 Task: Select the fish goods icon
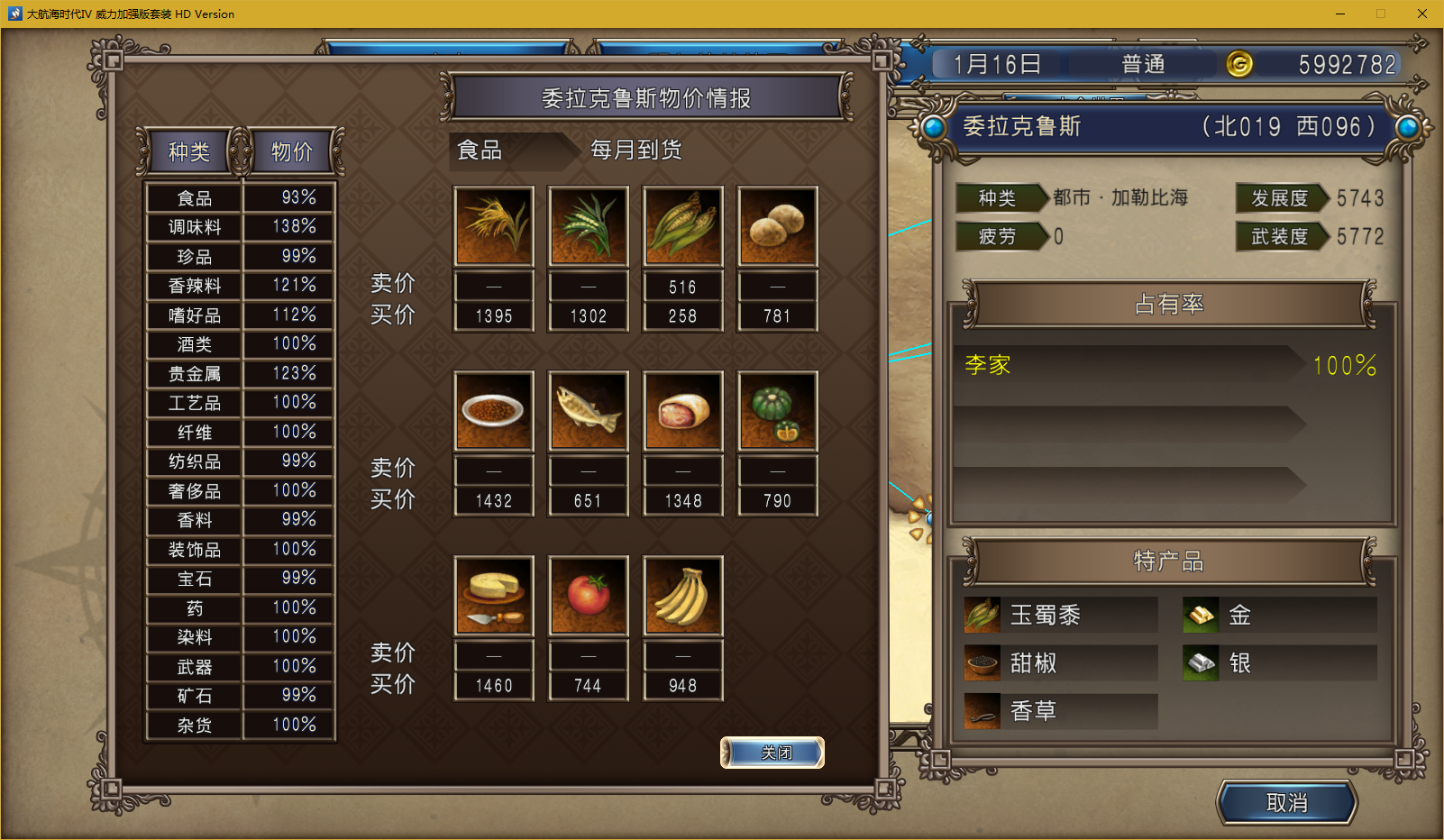[x=589, y=411]
